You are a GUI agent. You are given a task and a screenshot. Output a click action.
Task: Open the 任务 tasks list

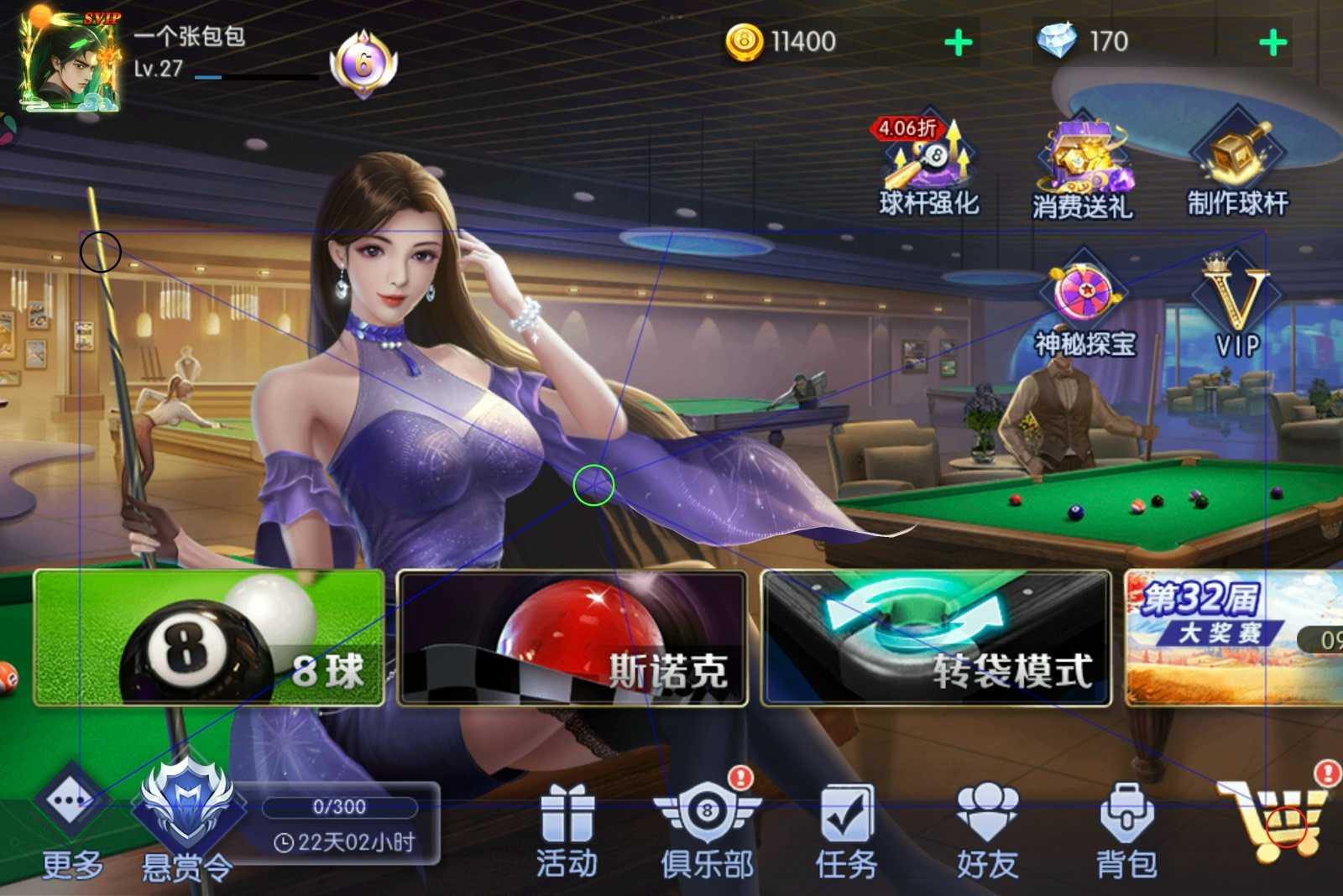(846, 826)
